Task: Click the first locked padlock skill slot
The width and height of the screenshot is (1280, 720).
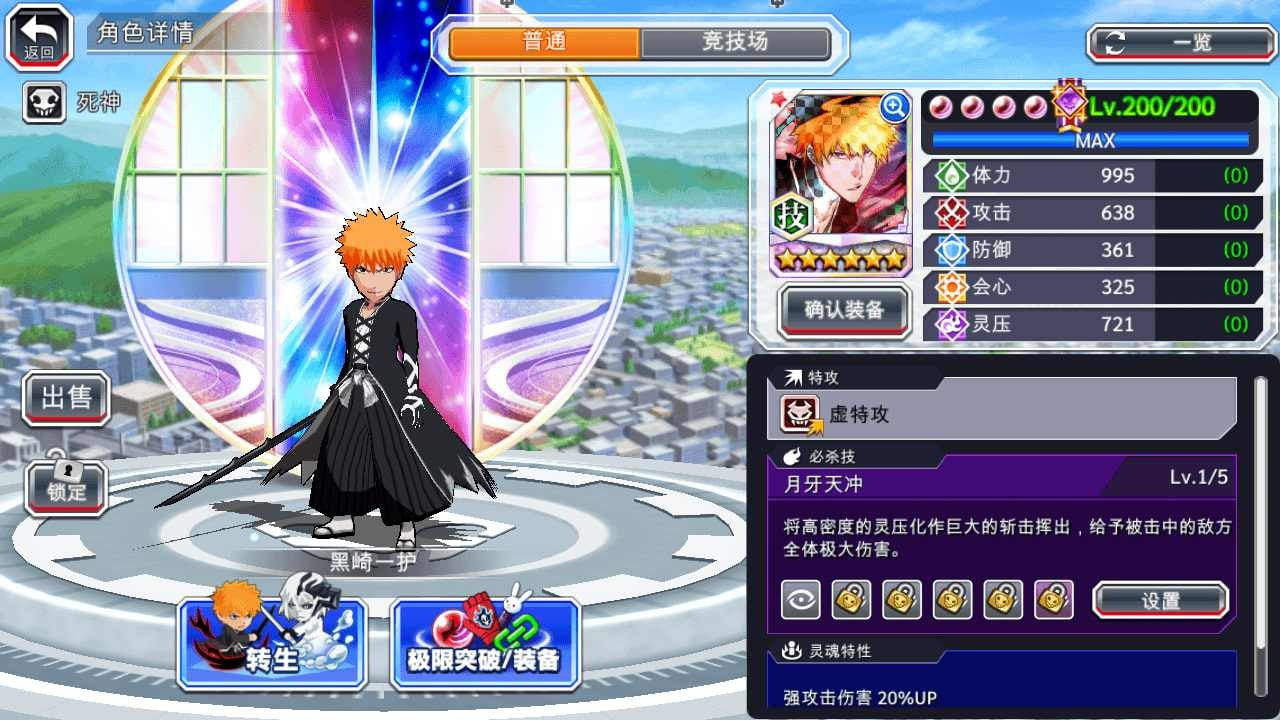Action: pos(851,598)
